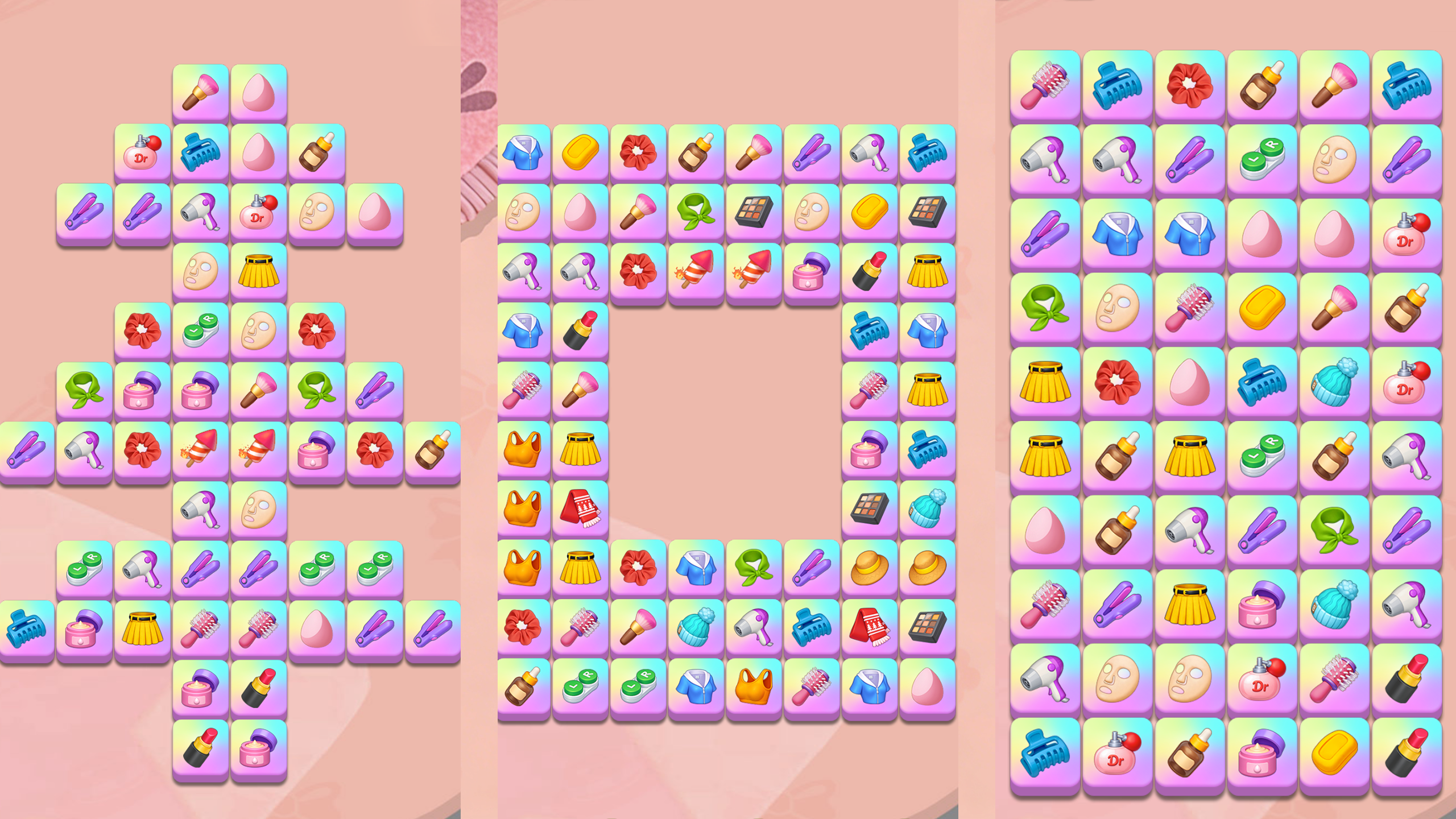The image size is (1456, 819).
Task: Click a pink blender sponge tile
Action: (x=1263, y=233)
